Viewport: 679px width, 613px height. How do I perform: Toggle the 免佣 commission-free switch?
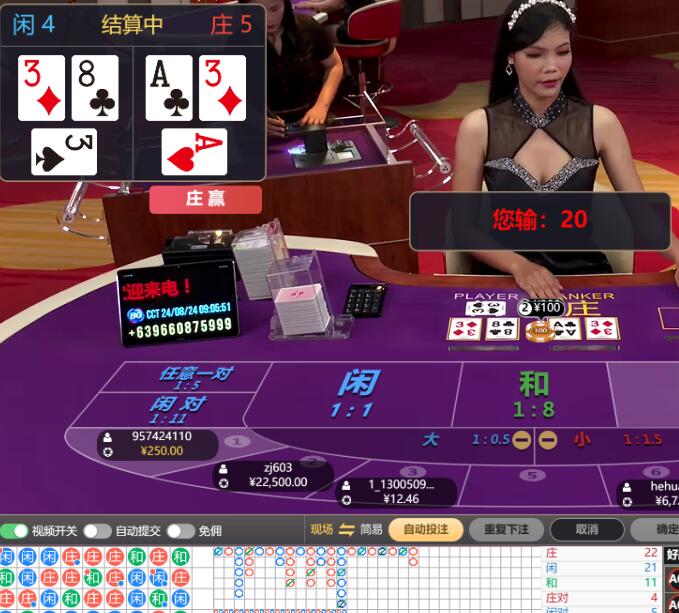(x=180, y=530)
